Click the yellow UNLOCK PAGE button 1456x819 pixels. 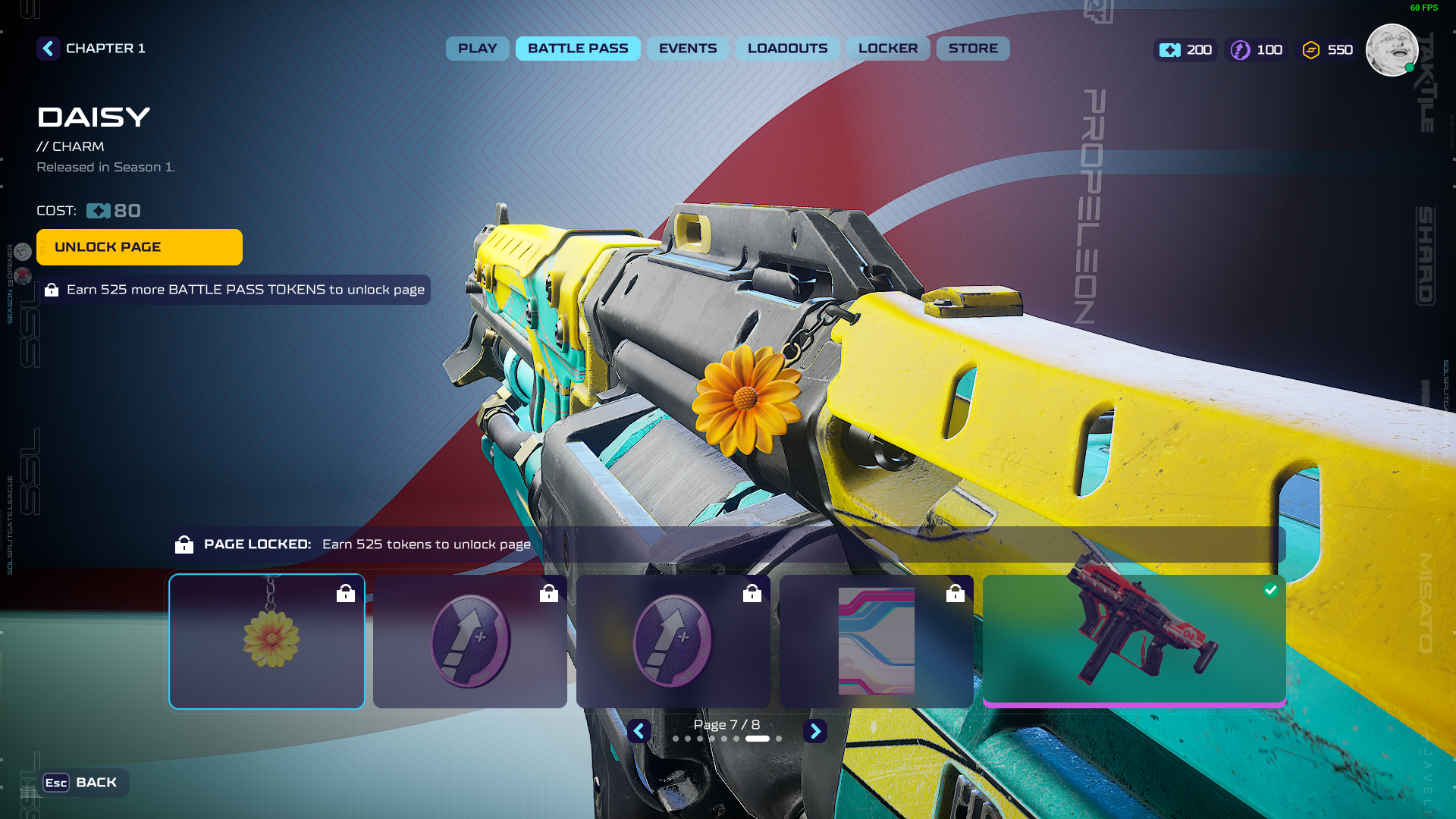[140, 247]
